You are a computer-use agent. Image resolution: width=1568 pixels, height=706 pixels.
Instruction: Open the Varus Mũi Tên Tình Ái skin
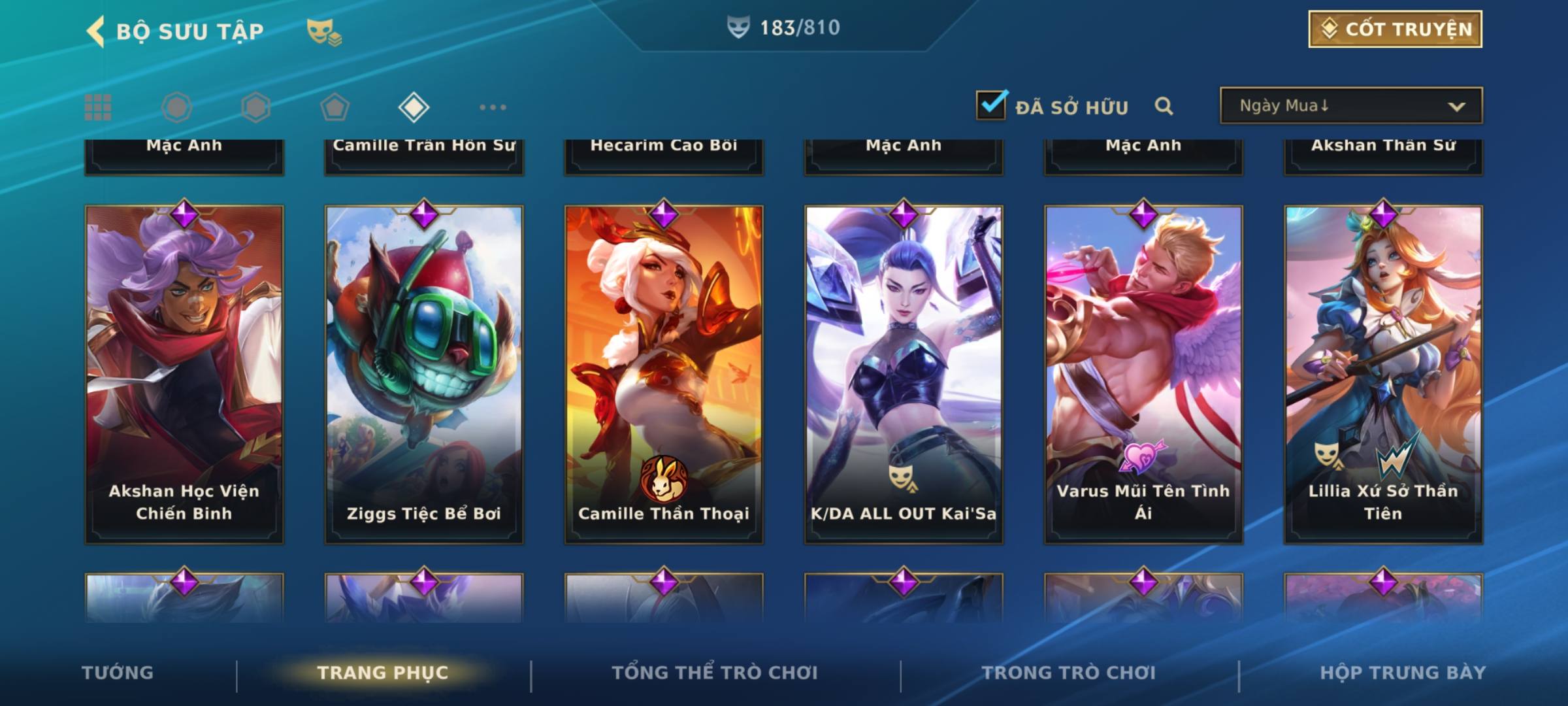tap(1143, 374)
